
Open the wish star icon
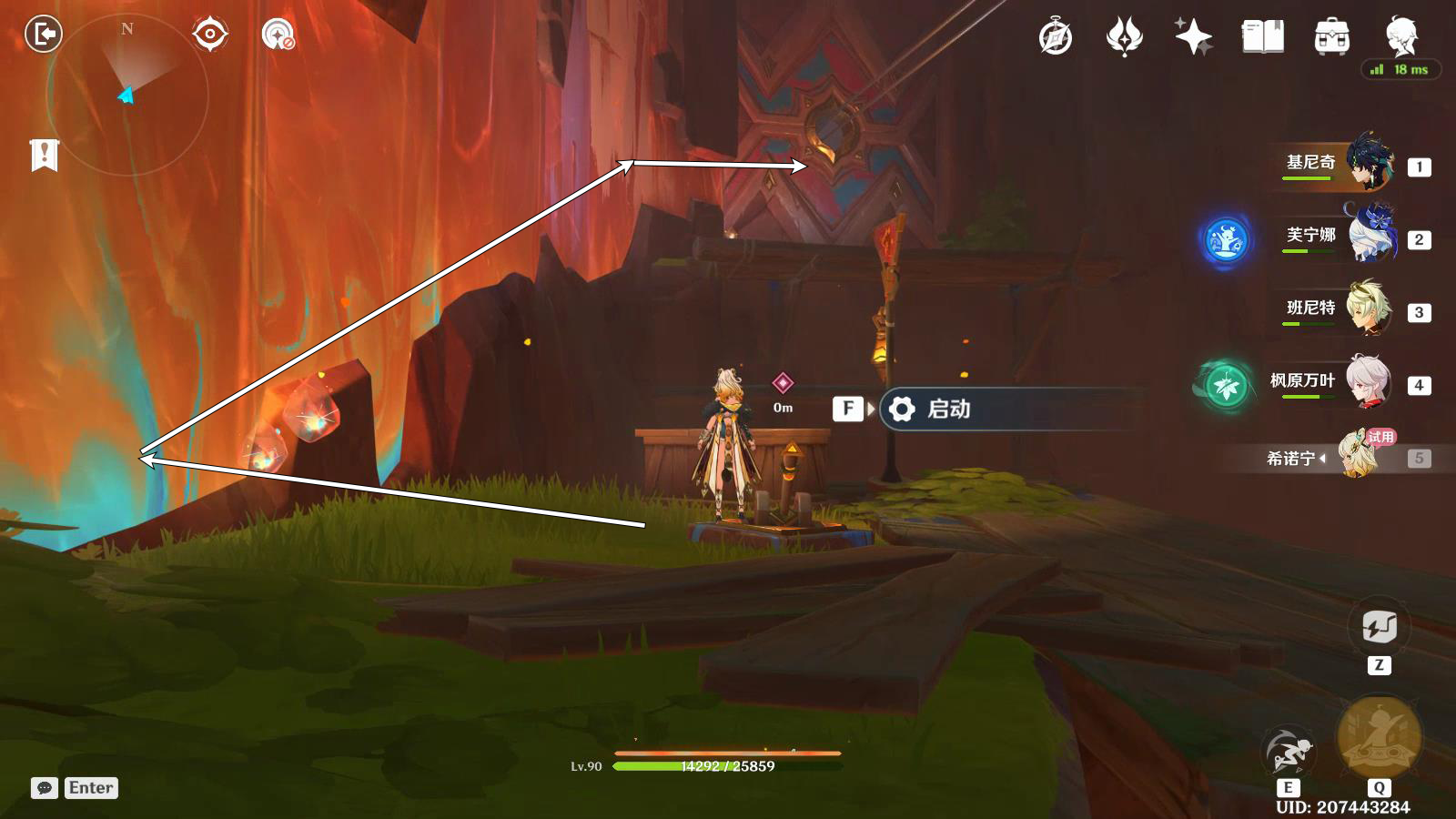tap(1124, 37)
